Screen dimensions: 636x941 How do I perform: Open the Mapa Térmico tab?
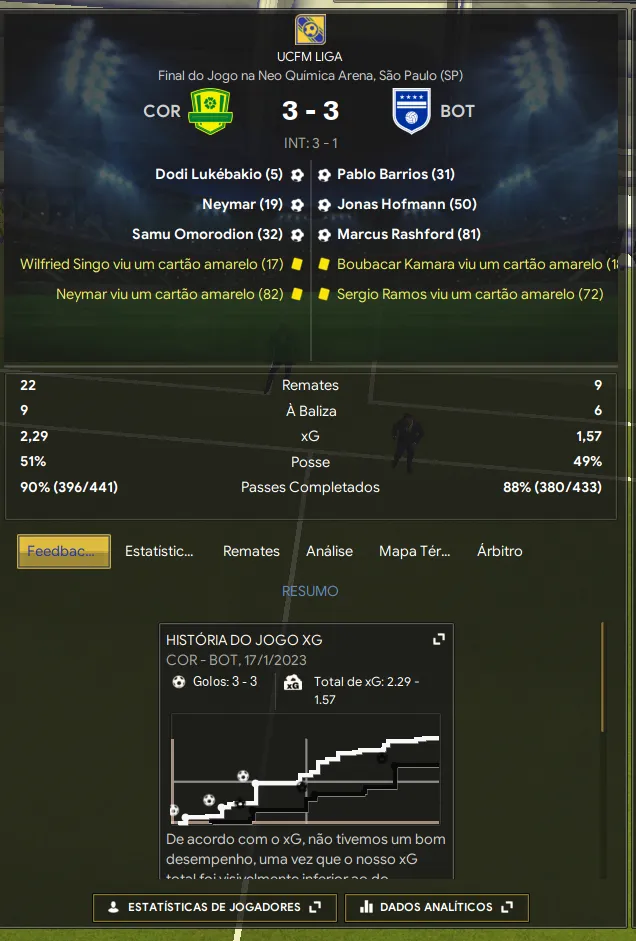point(414,551)
